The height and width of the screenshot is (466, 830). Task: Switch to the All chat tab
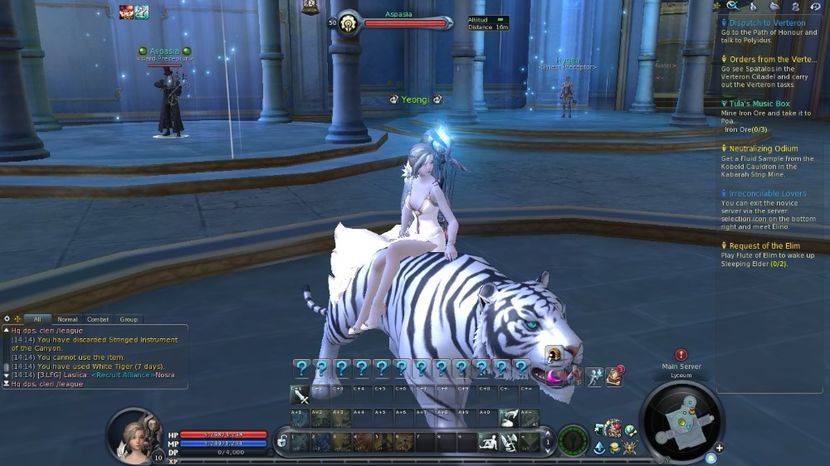[x=37, y=319]
